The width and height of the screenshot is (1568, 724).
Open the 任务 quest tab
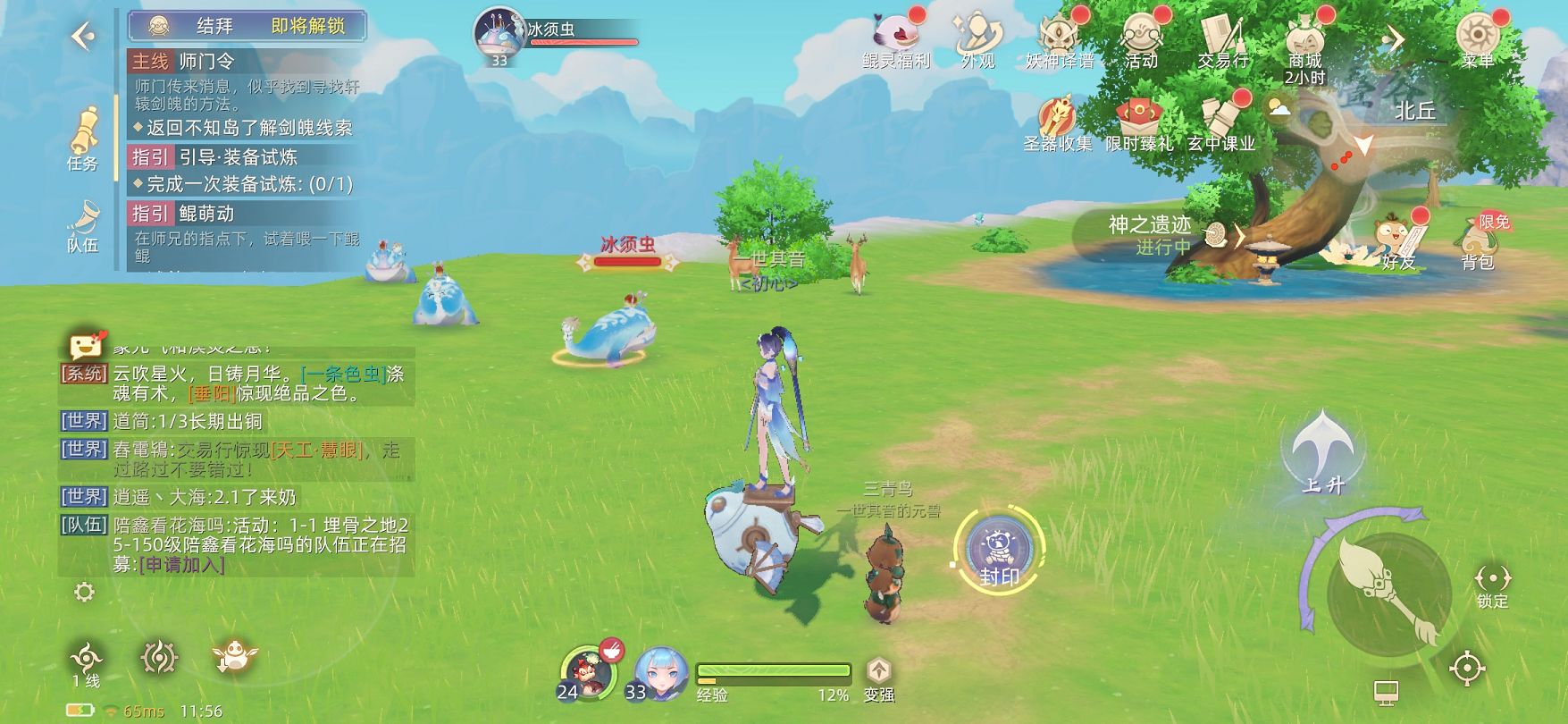coord(83,140)
